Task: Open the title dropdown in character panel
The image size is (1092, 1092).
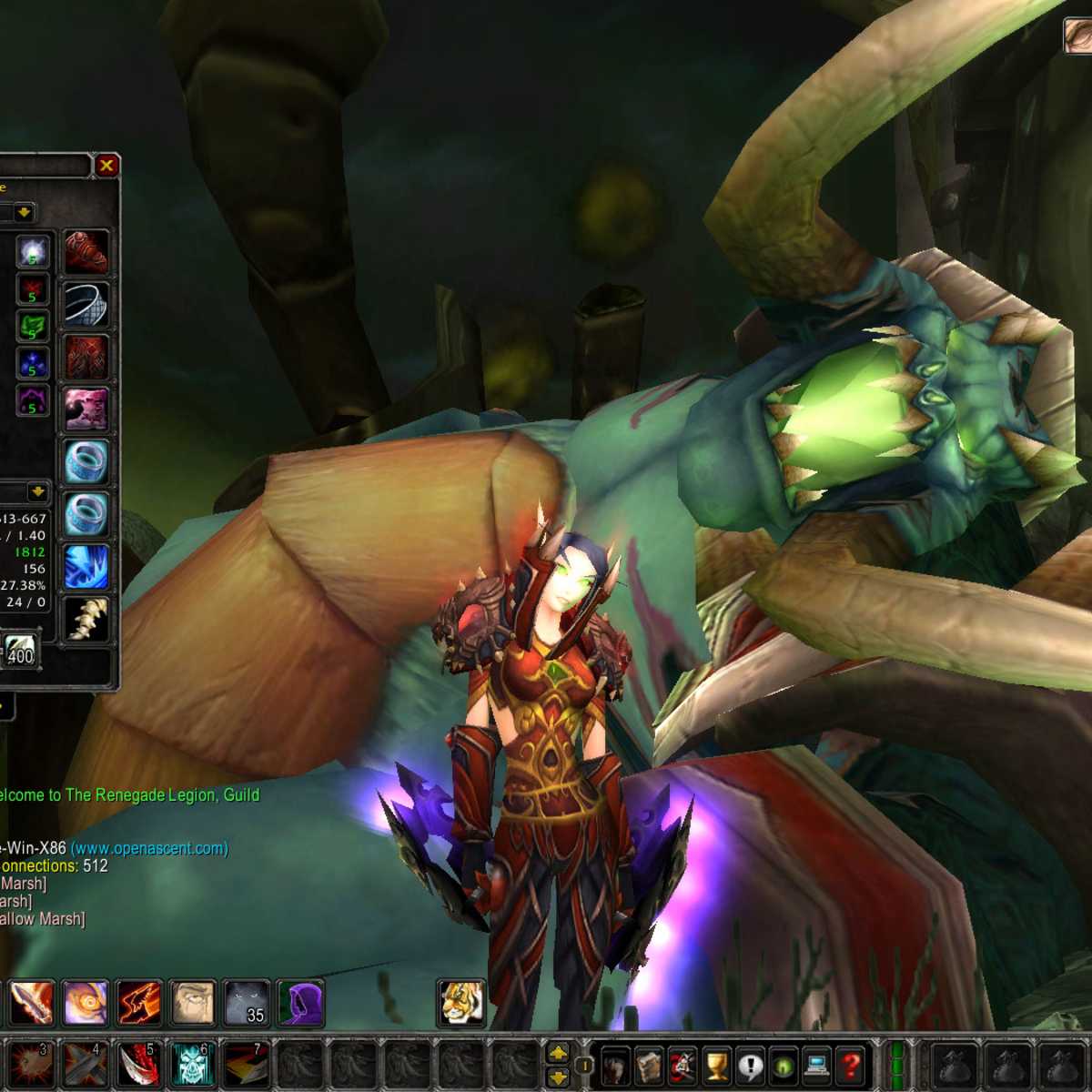Action: pos(24,213)
